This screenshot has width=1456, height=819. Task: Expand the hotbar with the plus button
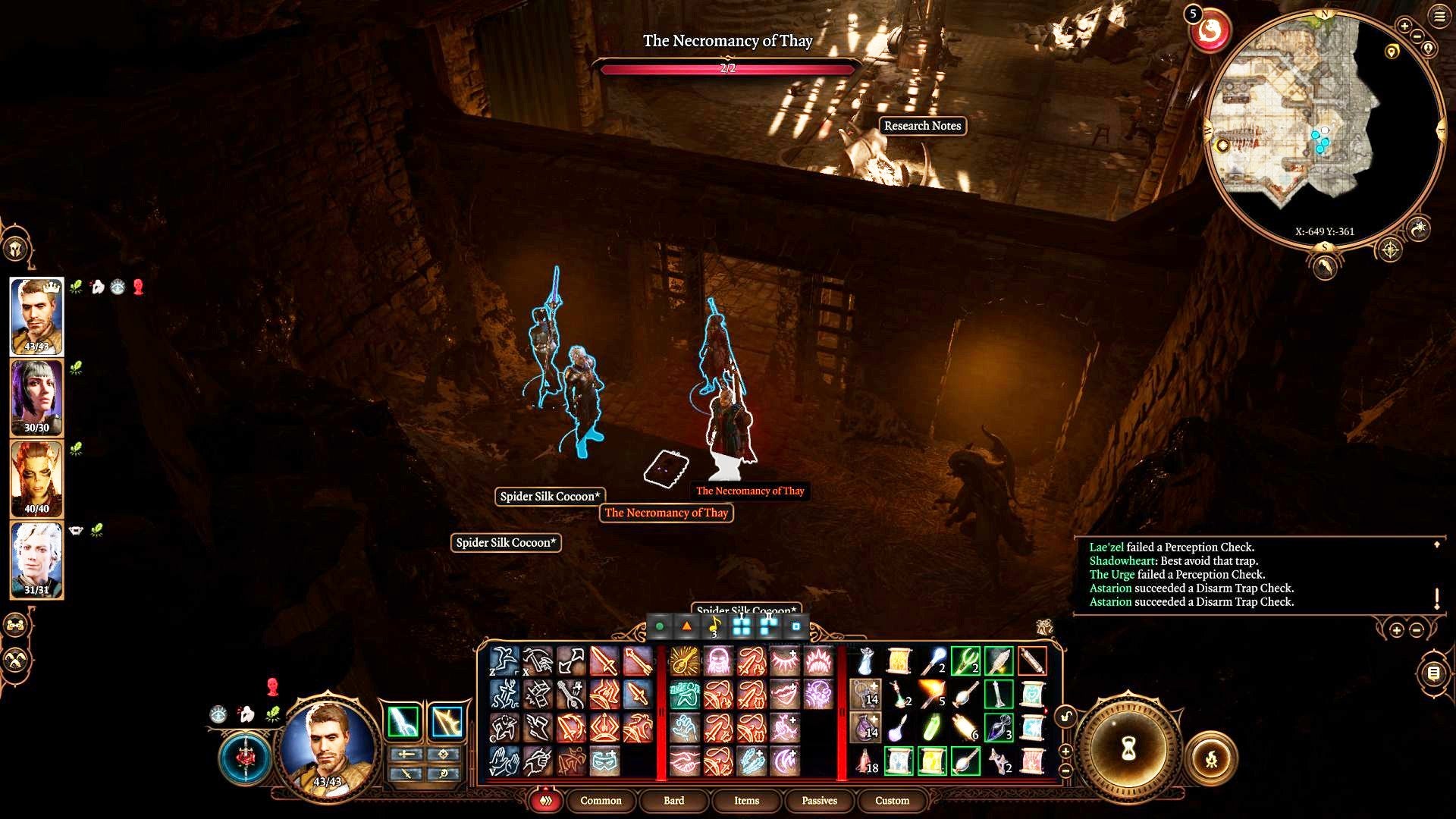1065,752
